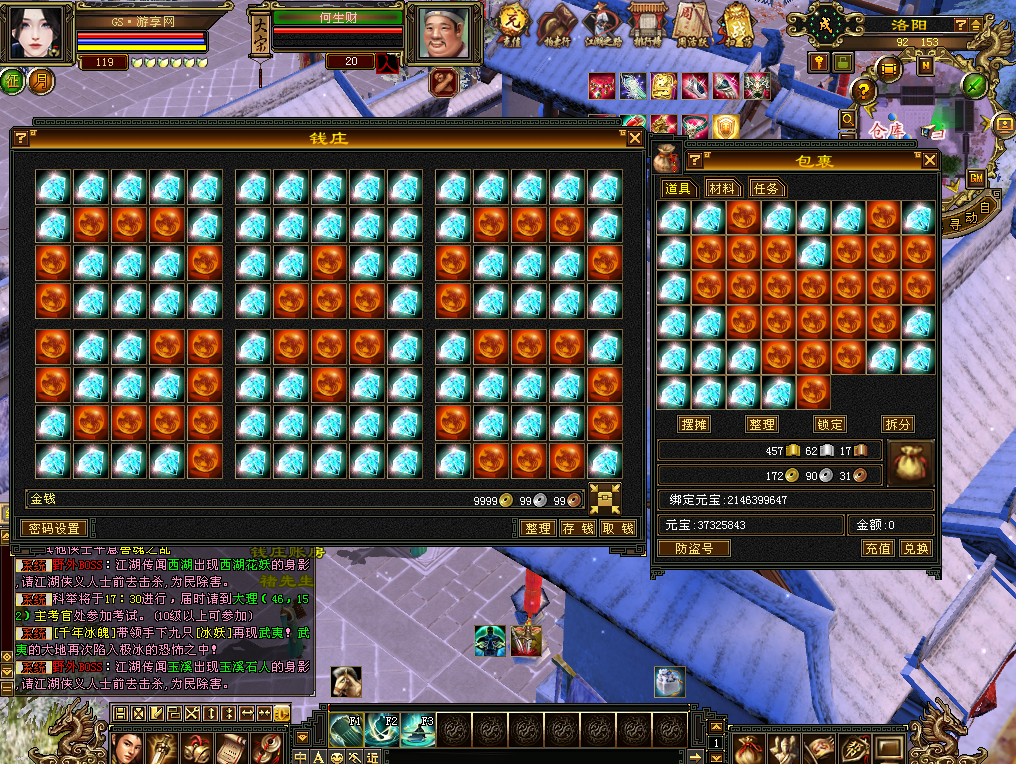Image resolution: width=1016 pixels, height=764 pixels.
Task: Open the 防盗号 anti-theft option
Action: 694,548
